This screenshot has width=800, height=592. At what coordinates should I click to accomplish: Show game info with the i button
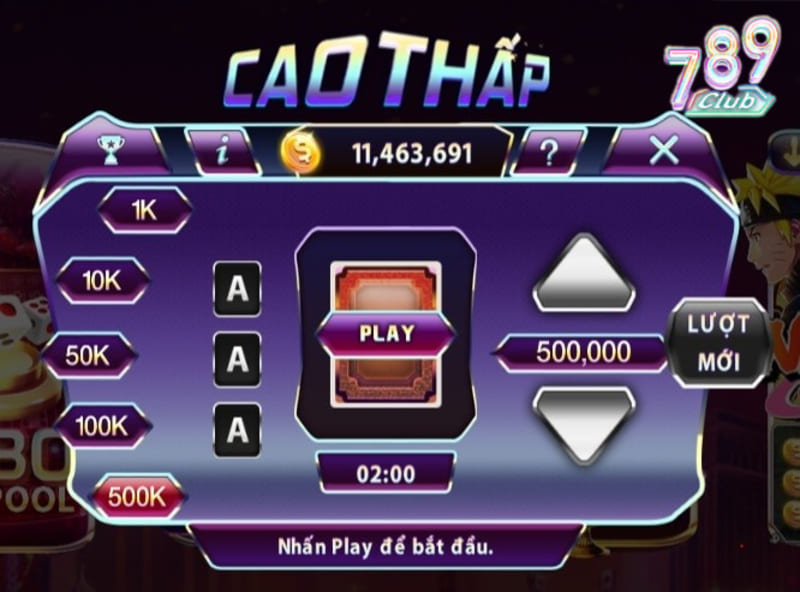pyautogui.click(x=225, y=152)
